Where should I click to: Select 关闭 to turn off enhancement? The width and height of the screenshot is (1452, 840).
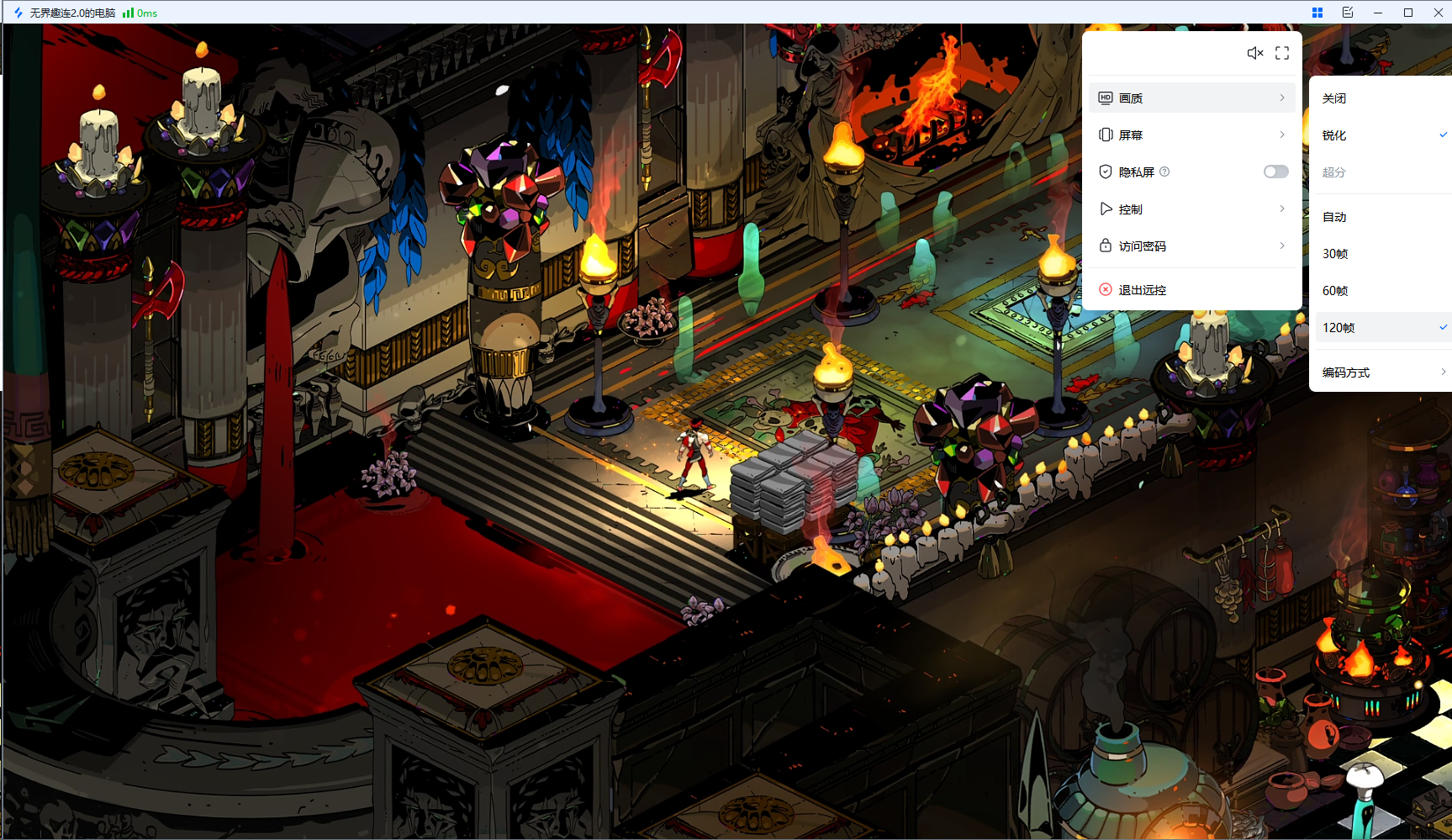tap(1334, 98)
